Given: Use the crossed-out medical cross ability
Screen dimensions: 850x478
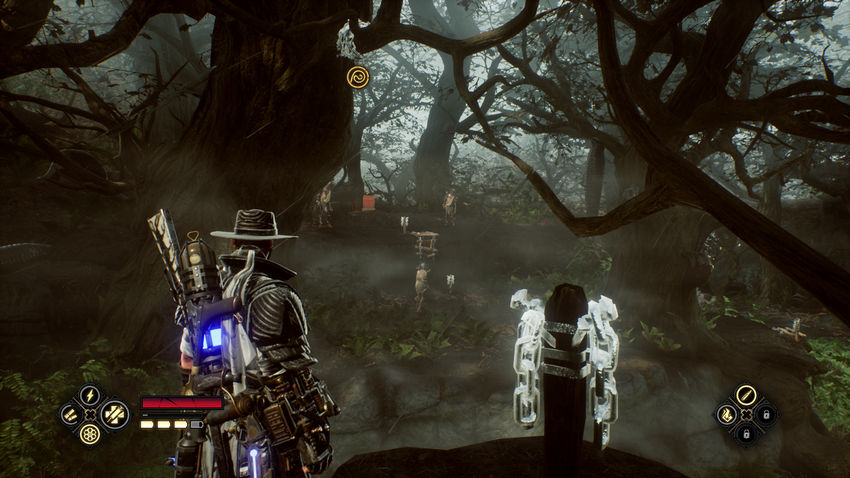Looking at the screenshot, I should [113, 412].
